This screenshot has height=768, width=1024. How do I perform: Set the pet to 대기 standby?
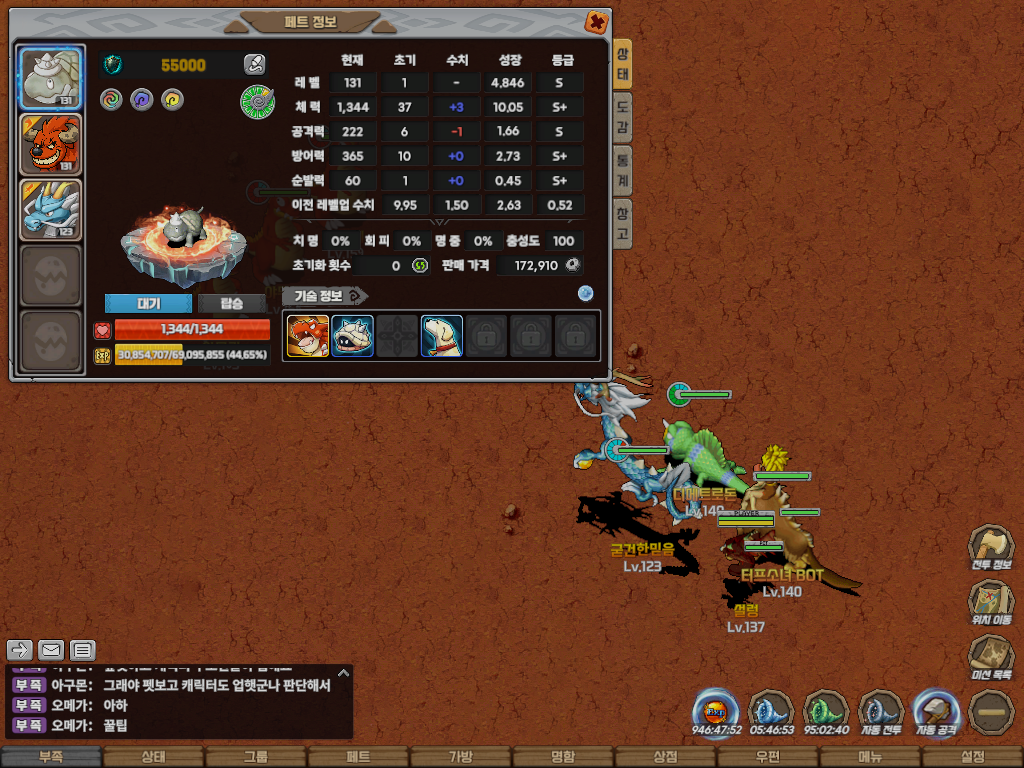pyautogui.click(x=147, y=304)
